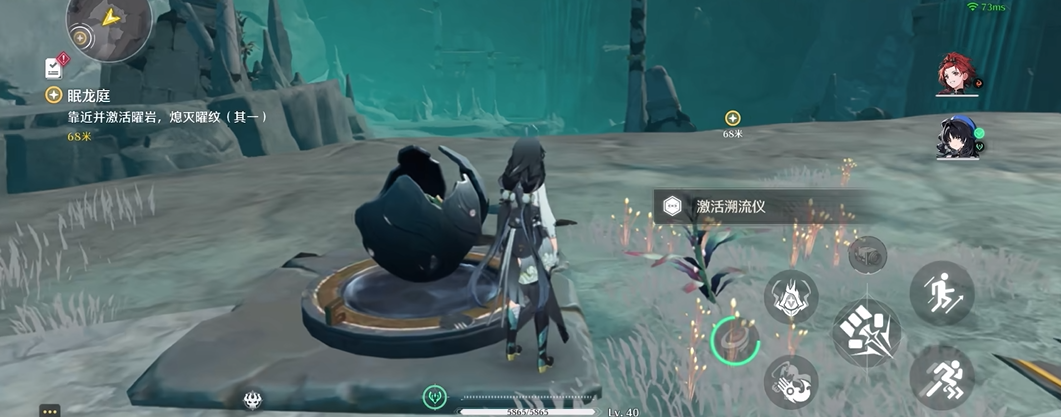Activate the resonance skill flame-crest icon
This screenshot has height=417, width=1061.
[791, 297]
